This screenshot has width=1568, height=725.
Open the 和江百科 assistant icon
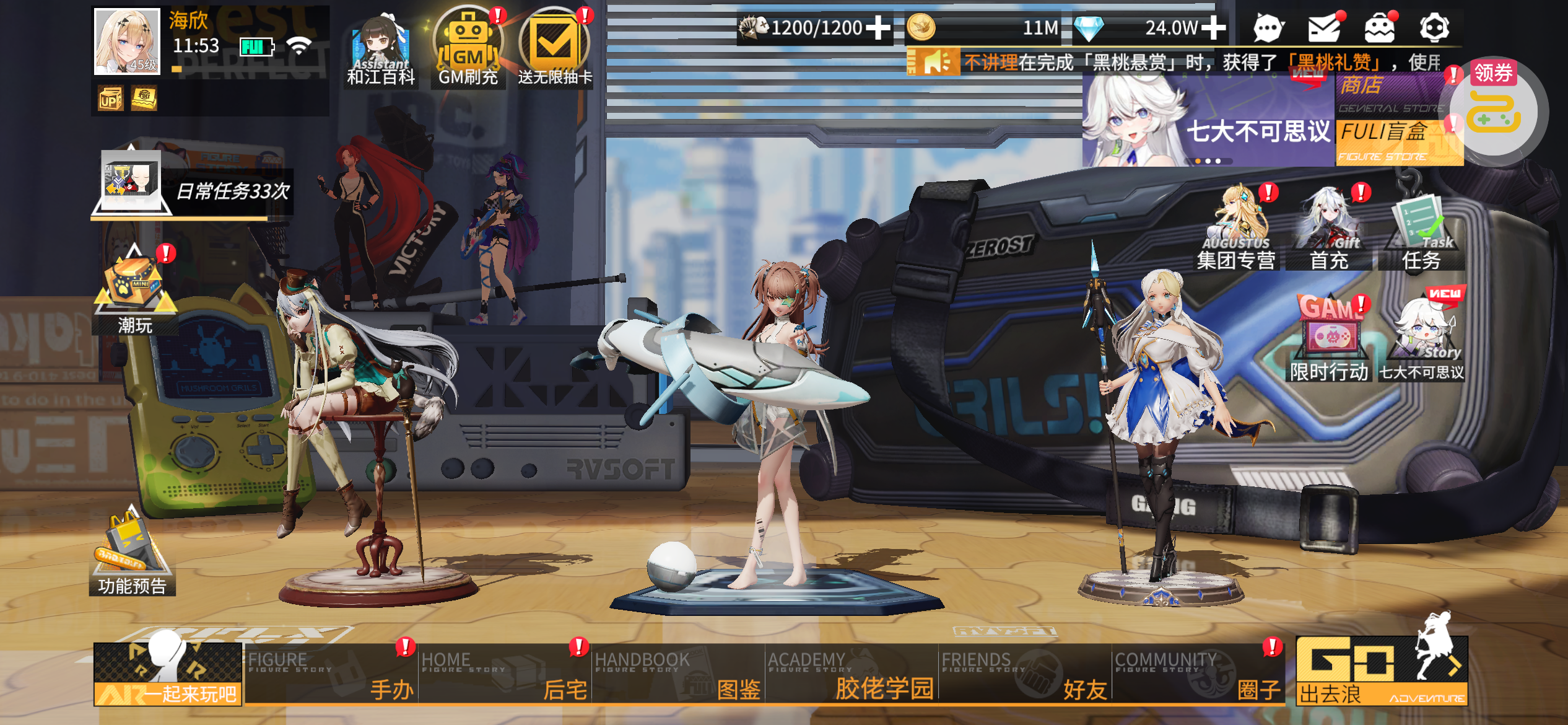click(381, 50)
